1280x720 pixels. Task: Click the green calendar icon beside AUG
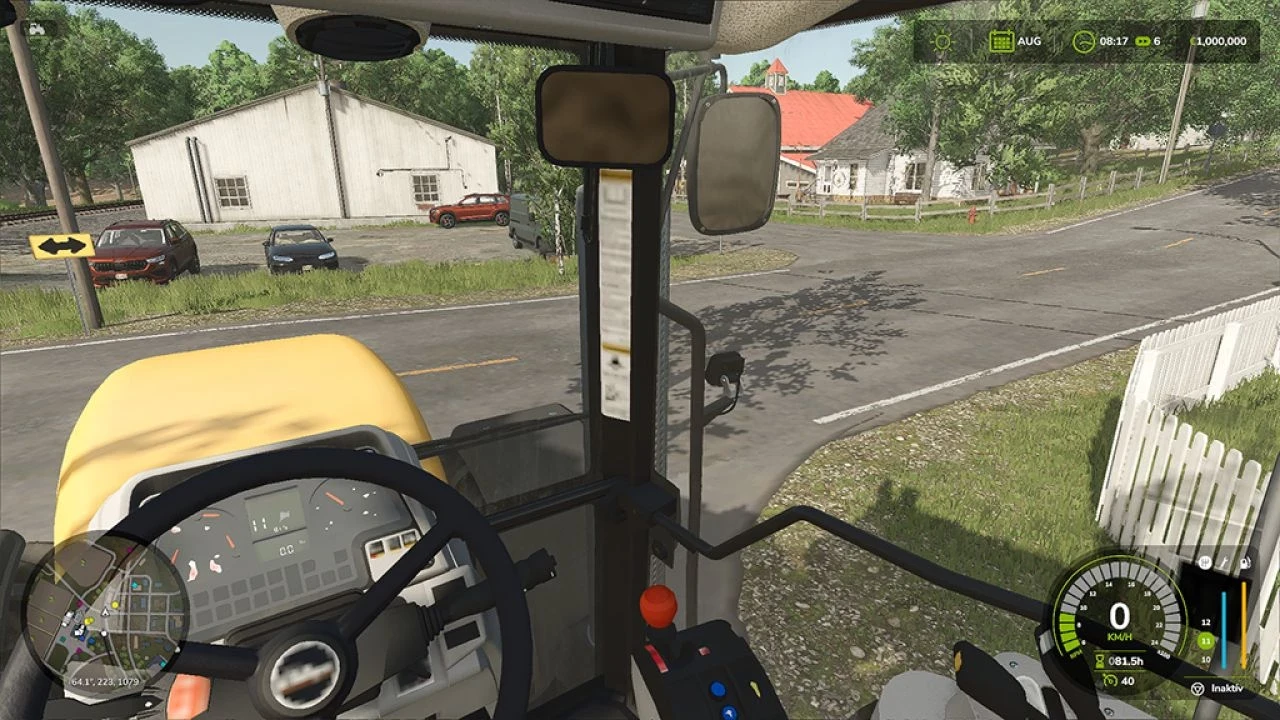[1002, 41]
